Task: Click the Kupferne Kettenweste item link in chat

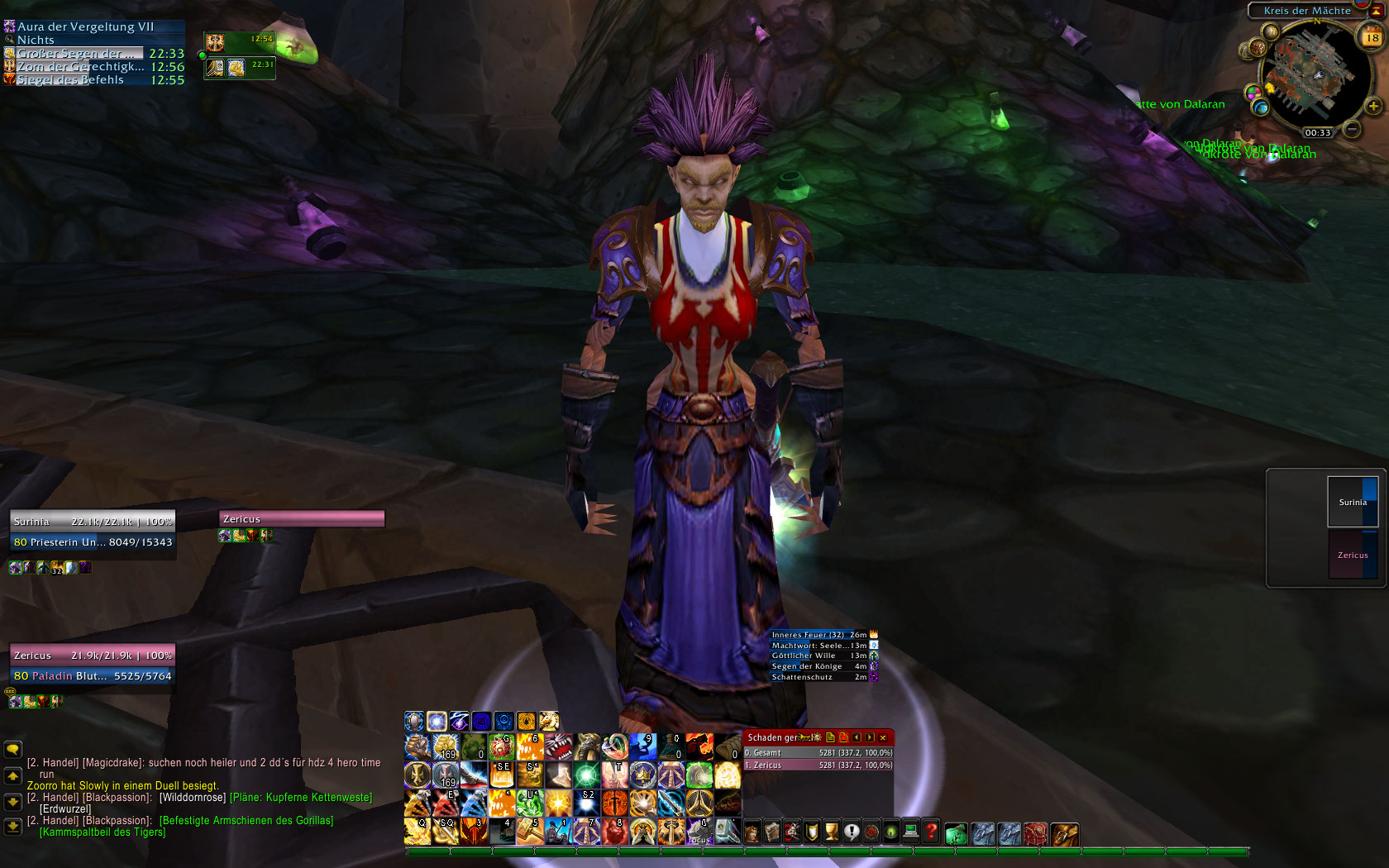Action: coord(301,798)
